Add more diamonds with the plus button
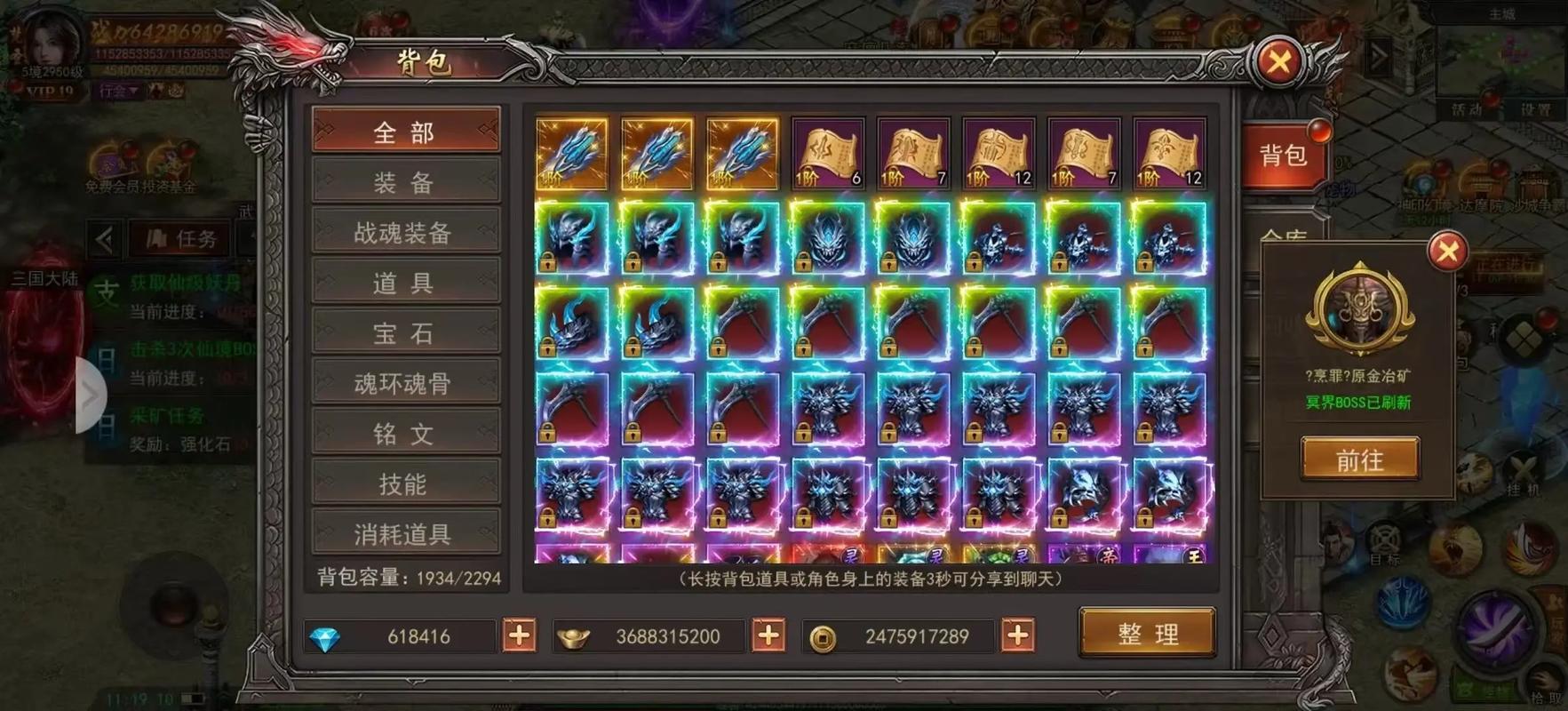The height and width of the screenshot is (711, 1568). [520, 635]
